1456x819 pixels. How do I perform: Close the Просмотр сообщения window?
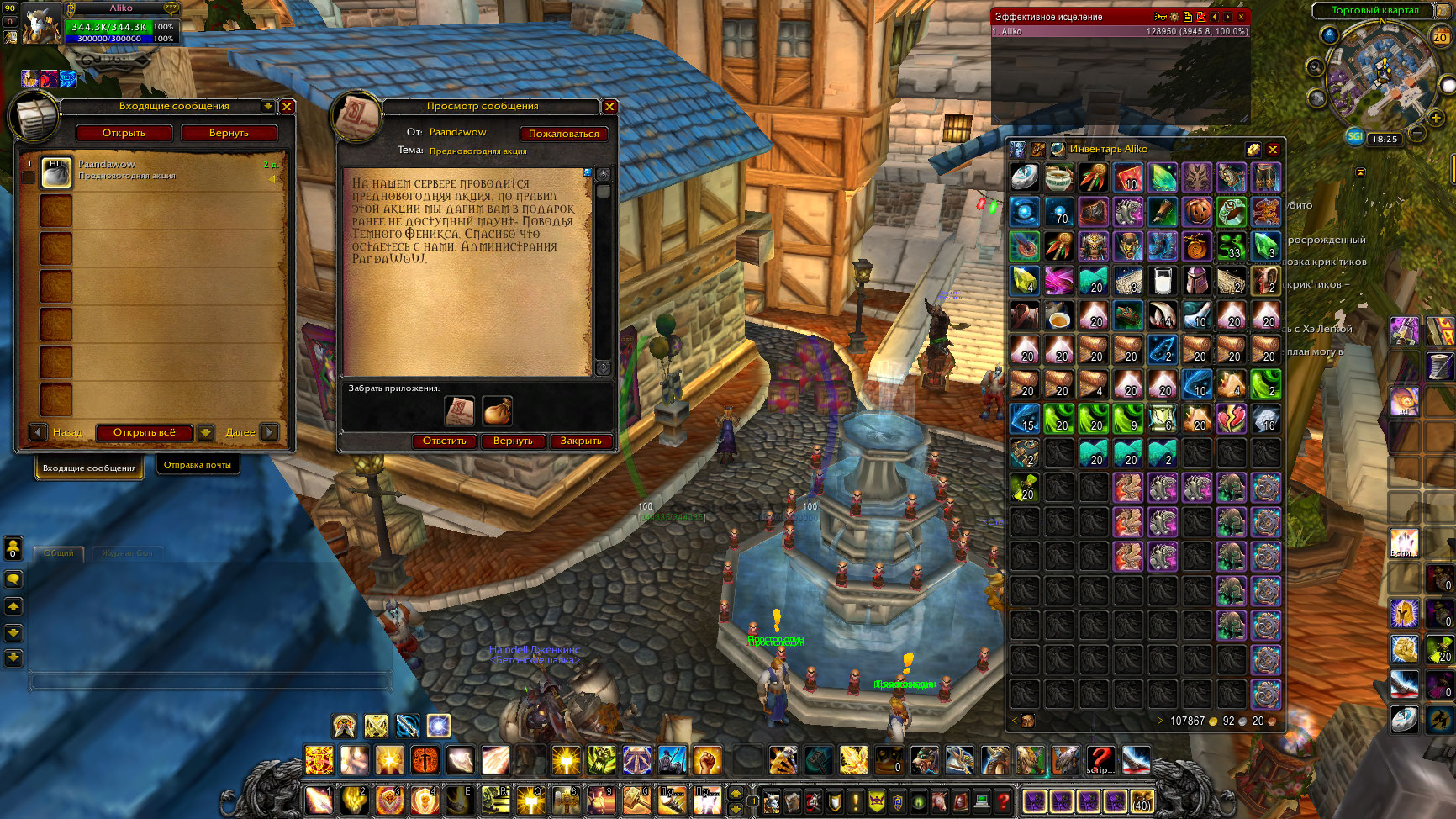click(610, 107)
